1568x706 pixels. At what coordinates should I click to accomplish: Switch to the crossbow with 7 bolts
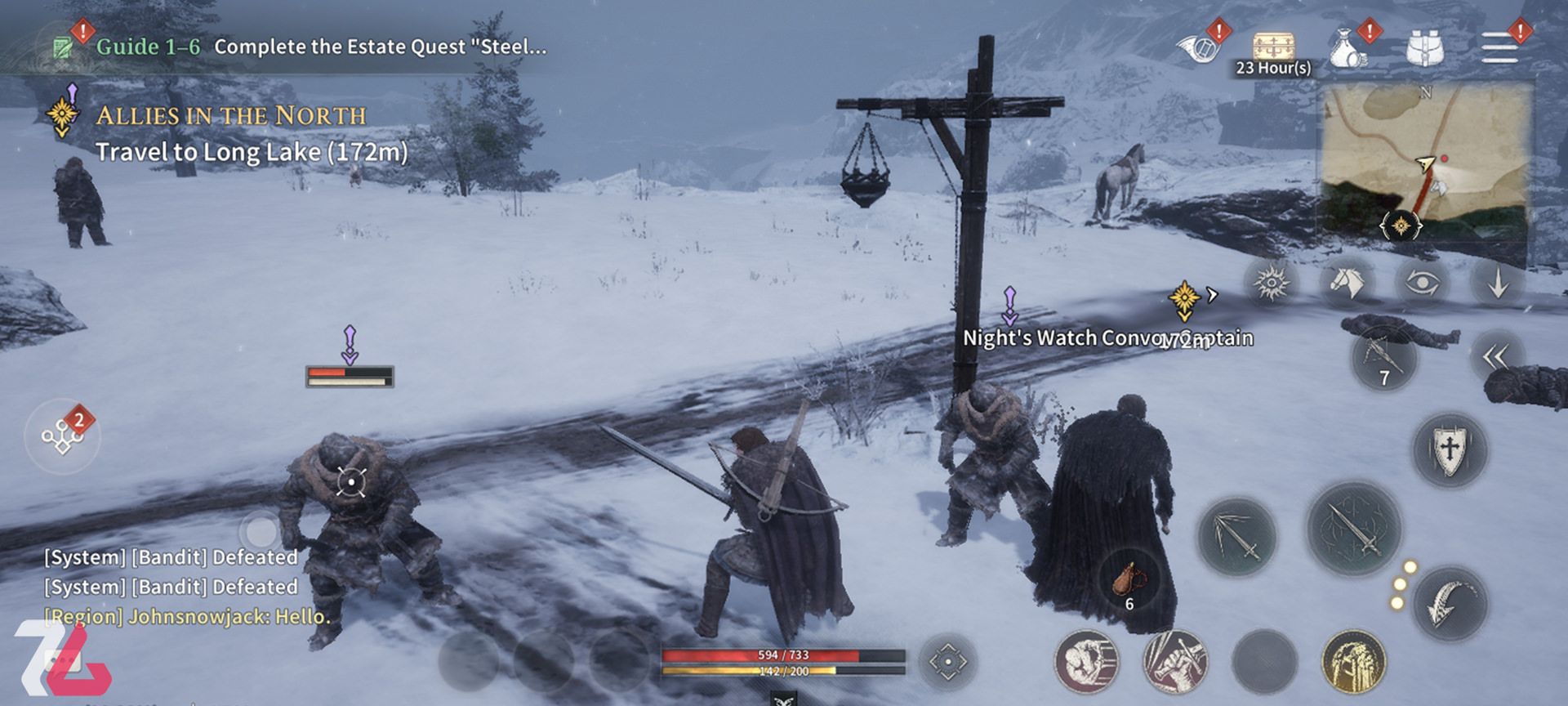pyautogui.click(x=1383, y=359)
